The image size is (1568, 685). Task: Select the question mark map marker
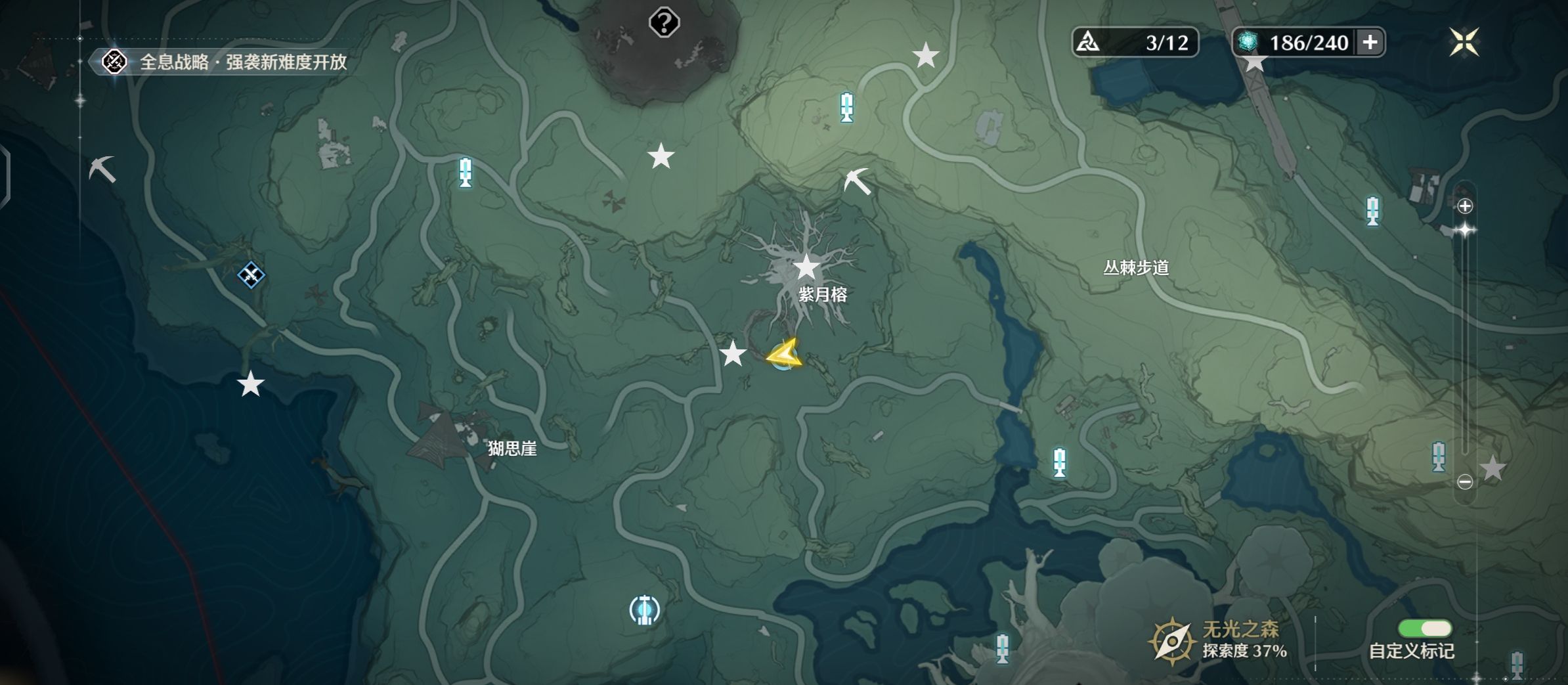pyautogui.click(x=664, y=23)
